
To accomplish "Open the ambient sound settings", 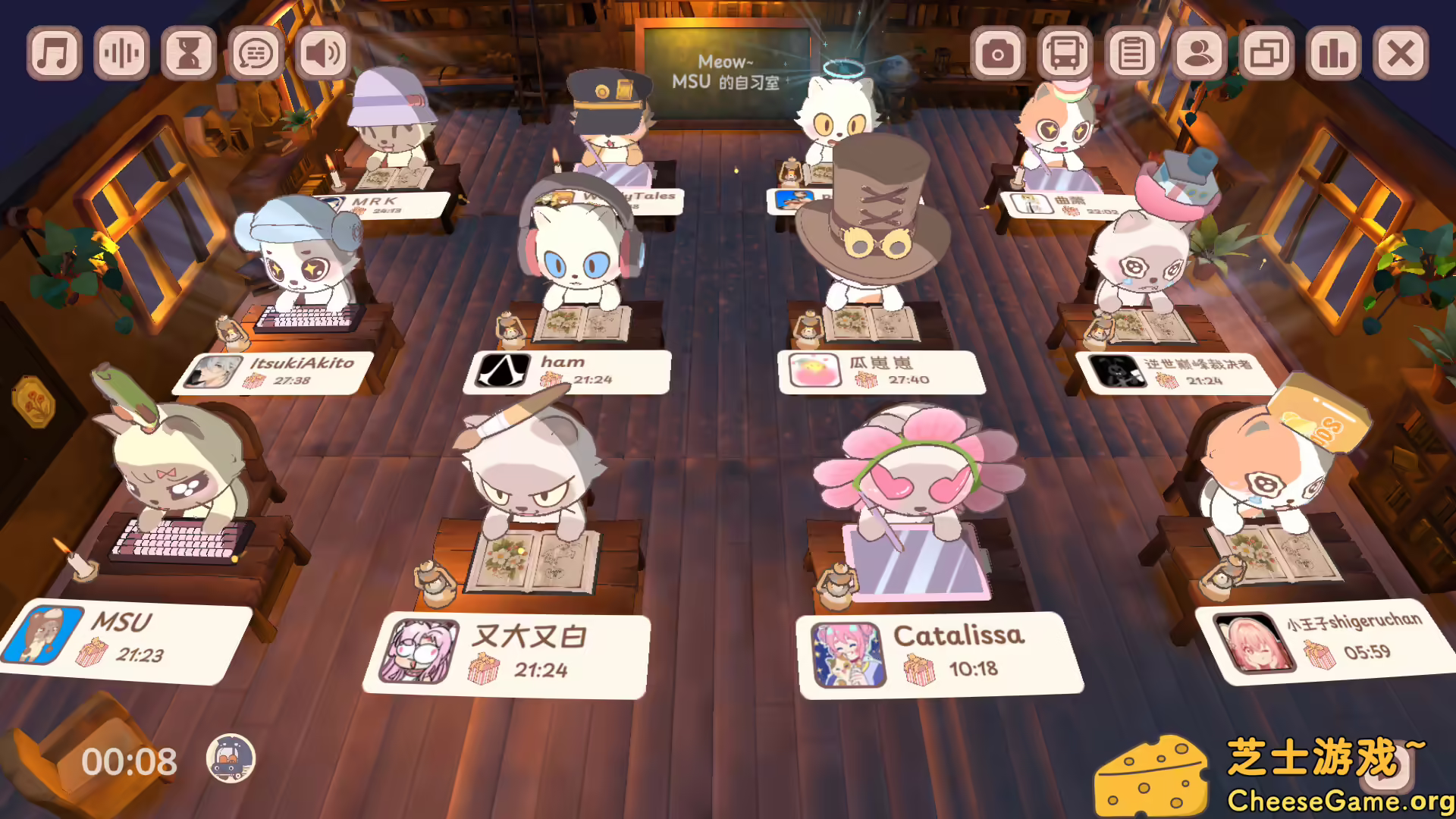I will pyautogui.click(x=121, y=52).
